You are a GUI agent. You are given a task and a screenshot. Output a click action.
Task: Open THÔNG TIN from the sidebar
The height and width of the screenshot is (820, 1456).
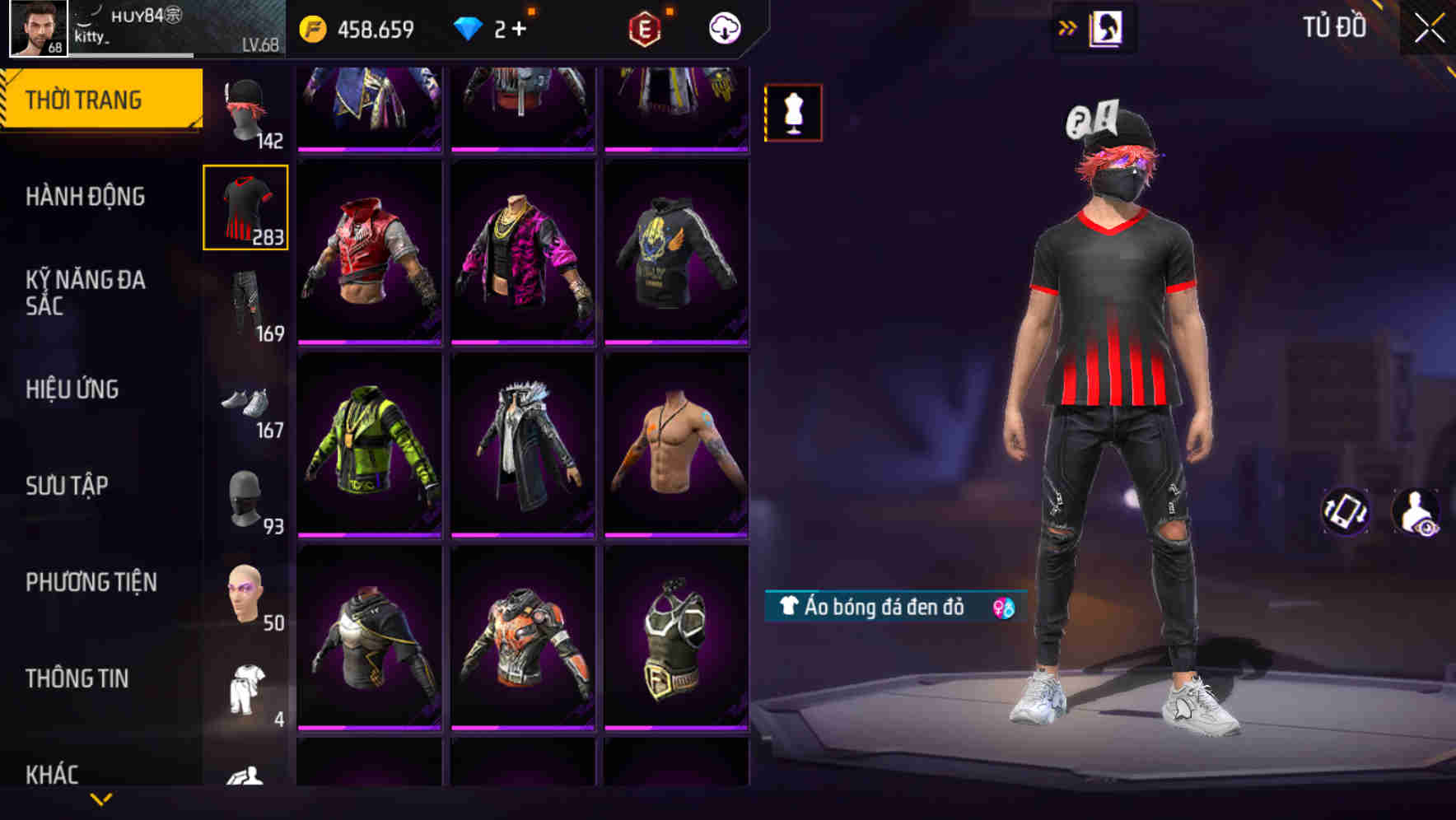coord(76,678)
